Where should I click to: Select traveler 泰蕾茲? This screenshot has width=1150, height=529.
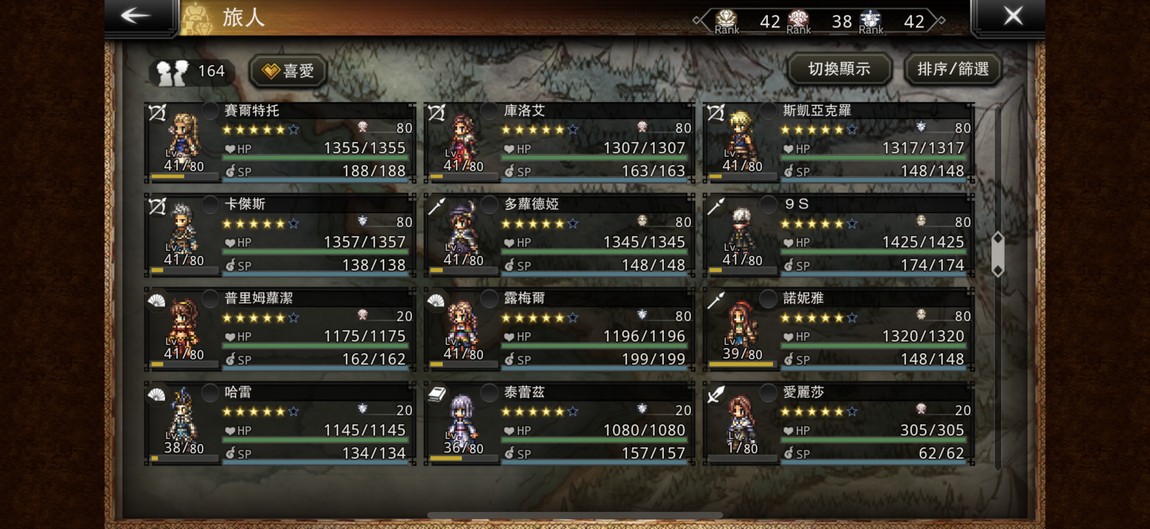click(x=559, y=424)
